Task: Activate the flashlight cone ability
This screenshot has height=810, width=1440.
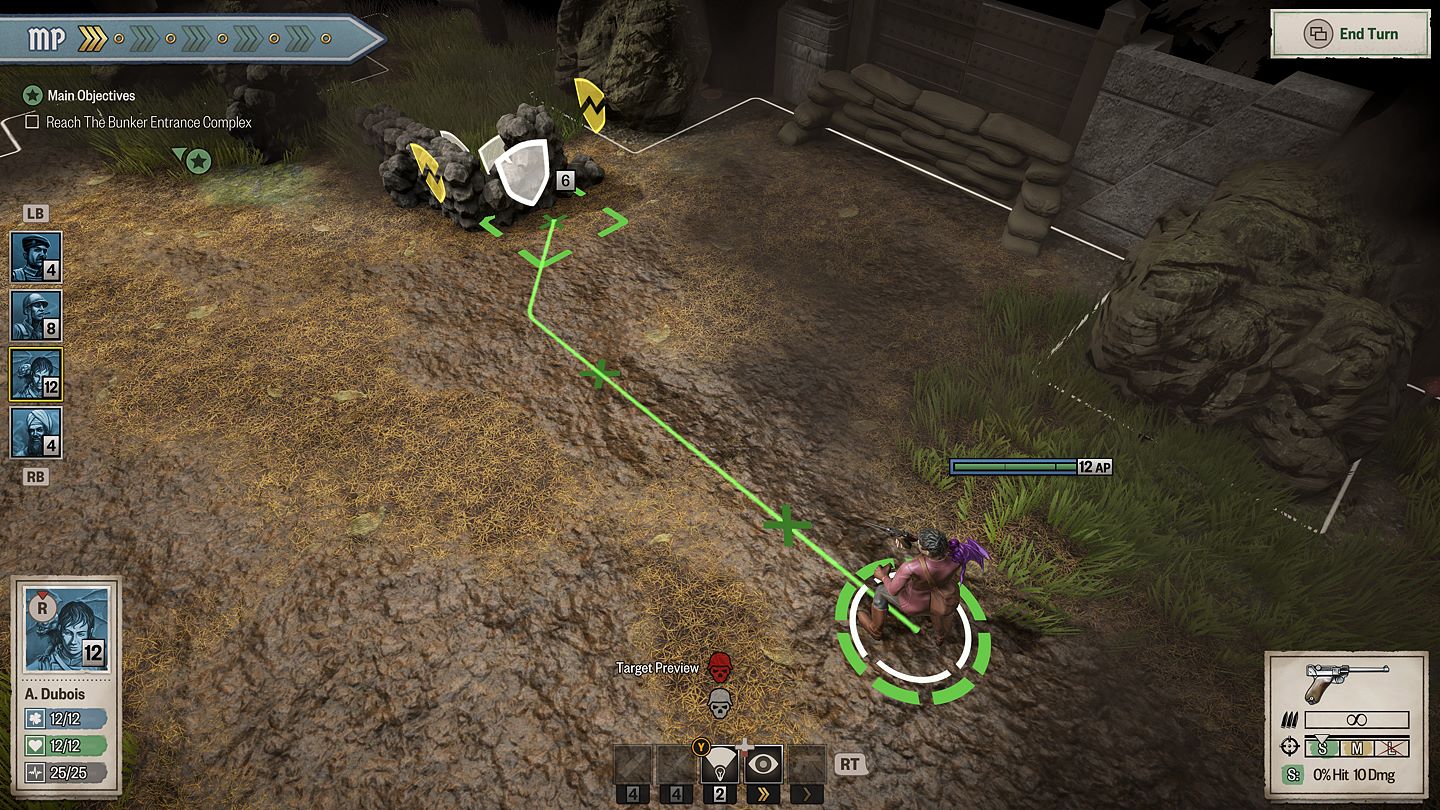Action: (x=719, y=765)
